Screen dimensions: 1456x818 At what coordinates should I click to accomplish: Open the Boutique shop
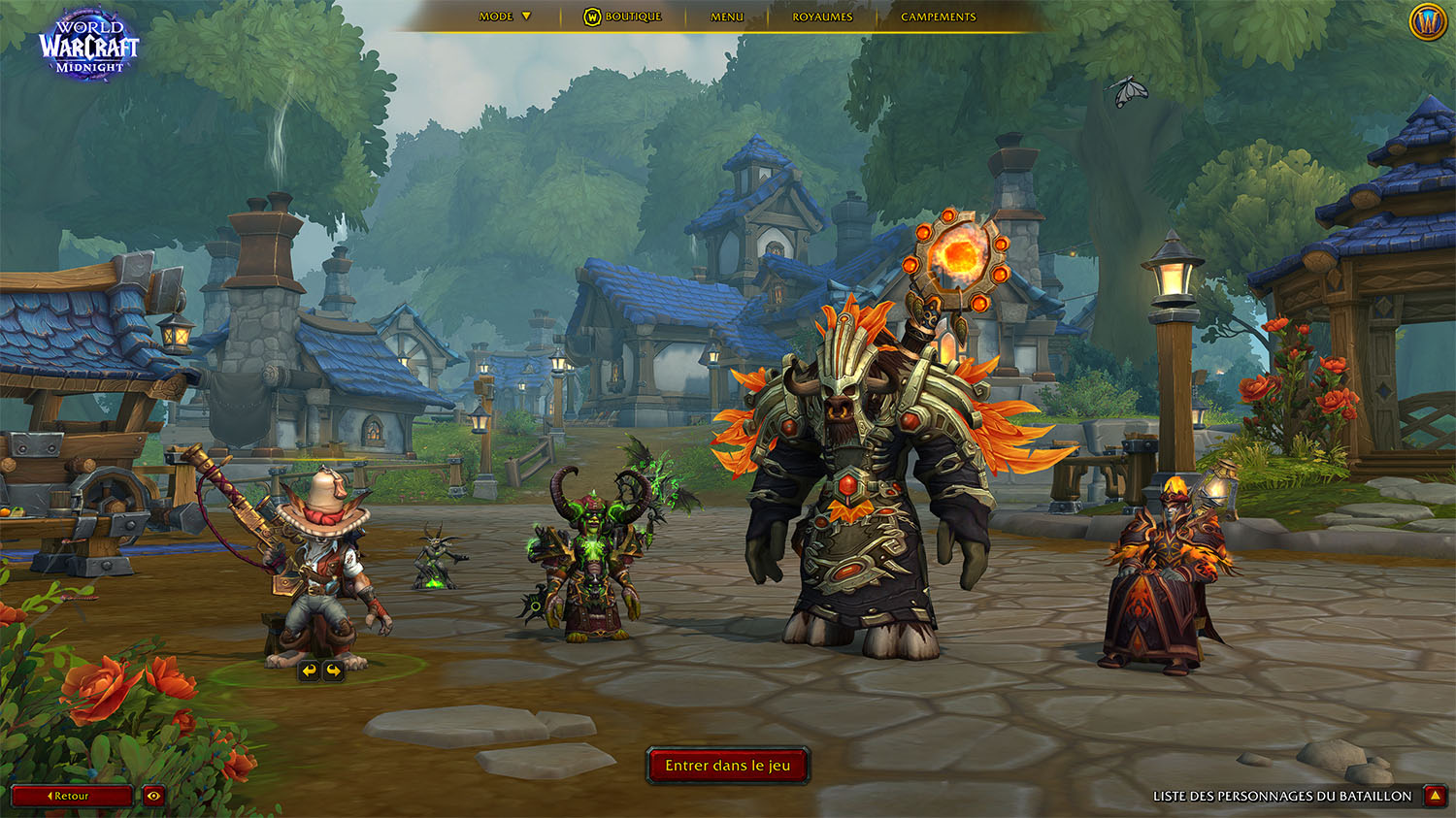point(623,16)
